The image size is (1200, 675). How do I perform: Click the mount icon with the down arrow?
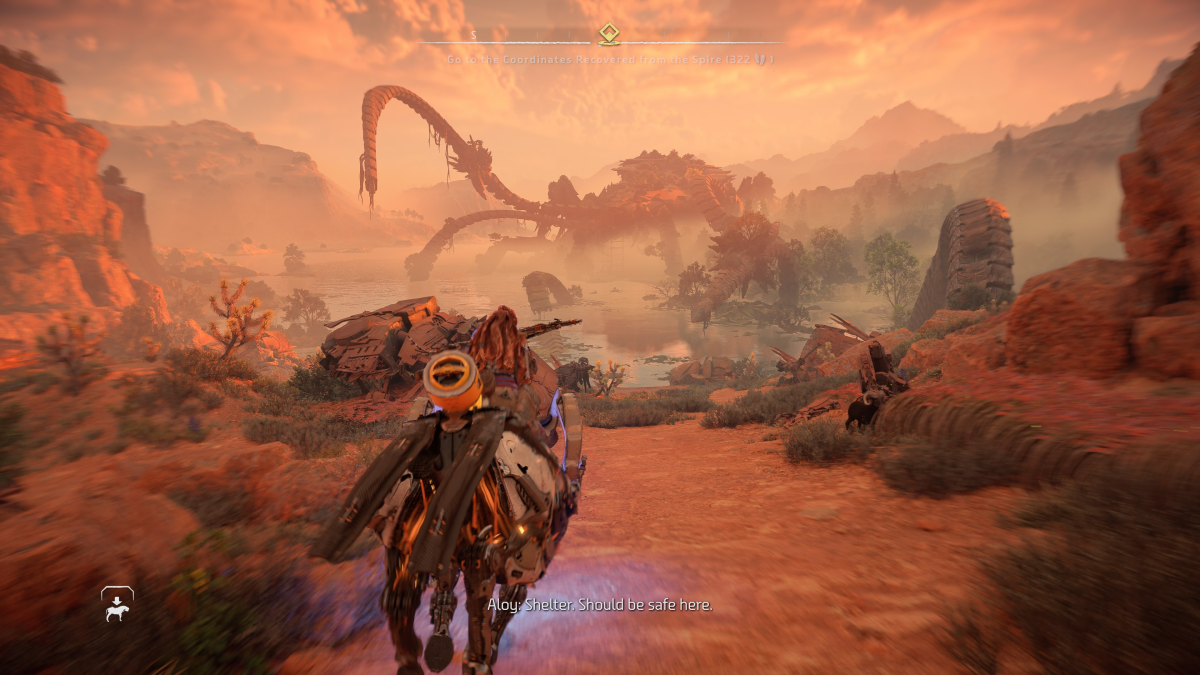pyautogui.click(x=117, y=604)
